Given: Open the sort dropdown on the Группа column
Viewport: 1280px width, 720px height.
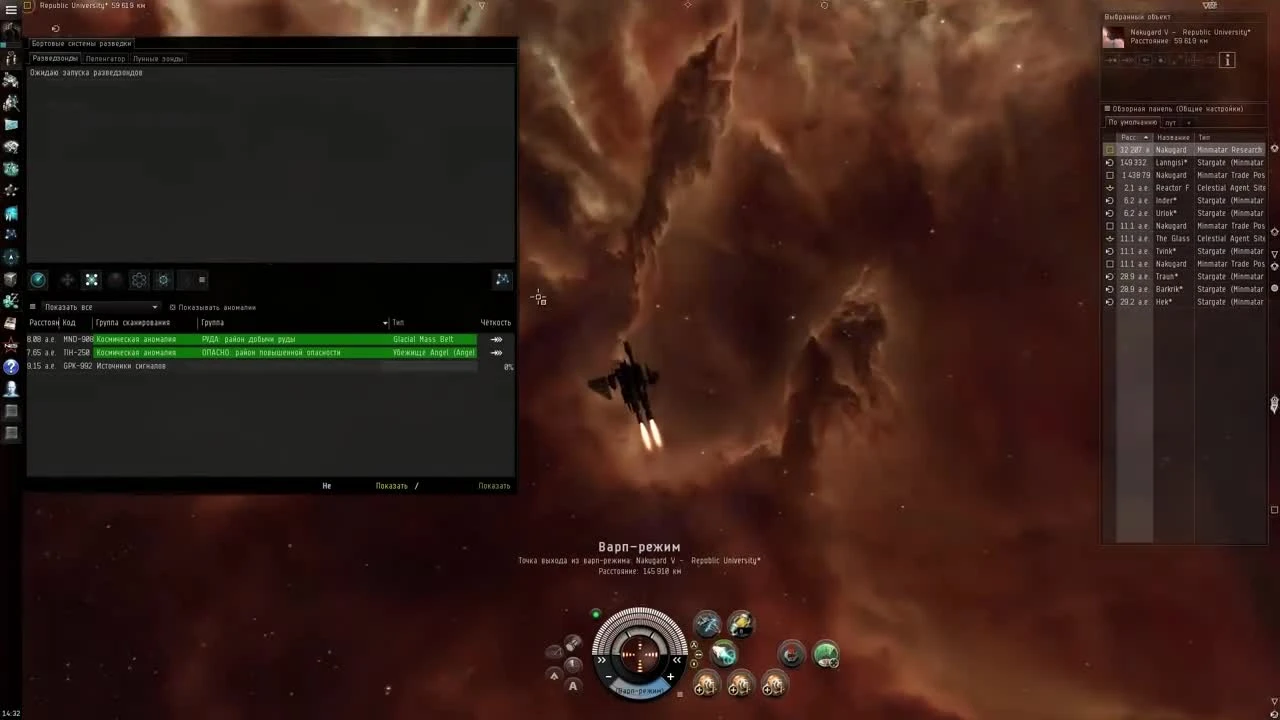Looking at the screenshot, I should point(385,322).
